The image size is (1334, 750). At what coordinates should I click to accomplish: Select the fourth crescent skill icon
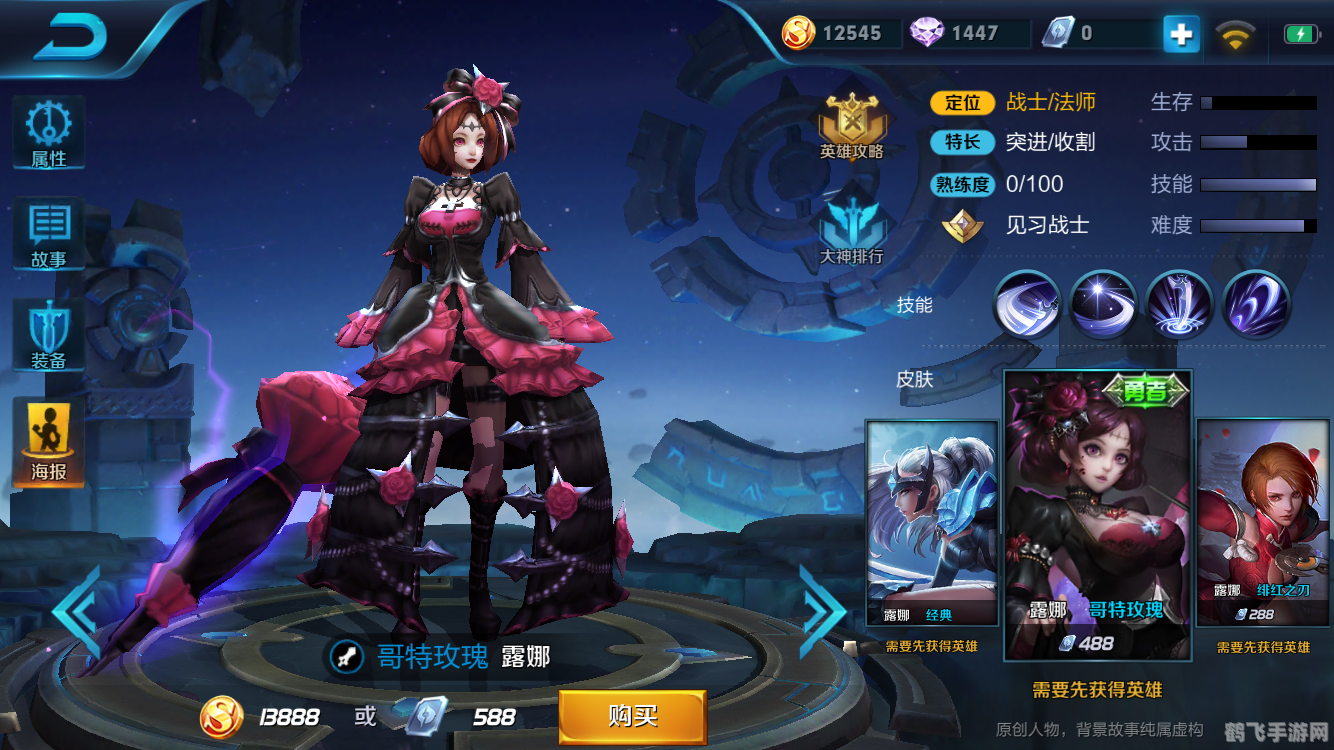[x=1256, y=304]
